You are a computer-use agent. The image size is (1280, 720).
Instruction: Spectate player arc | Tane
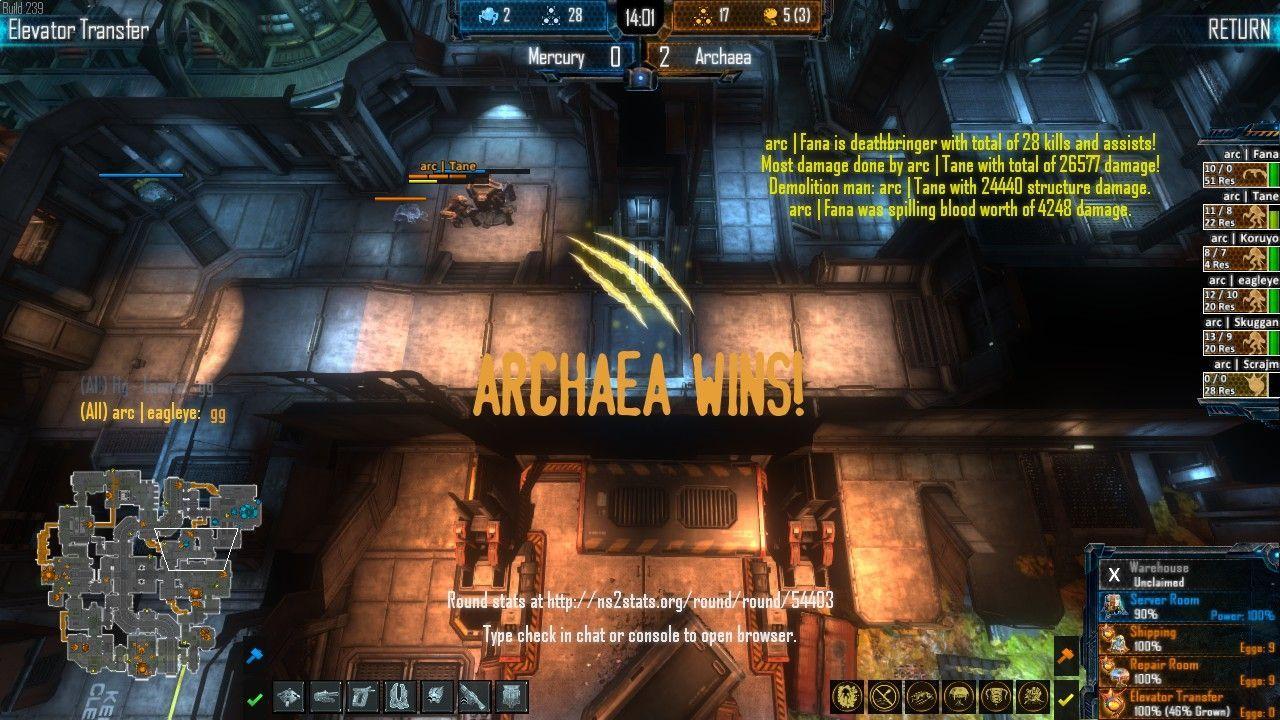tap(1241, 211)
